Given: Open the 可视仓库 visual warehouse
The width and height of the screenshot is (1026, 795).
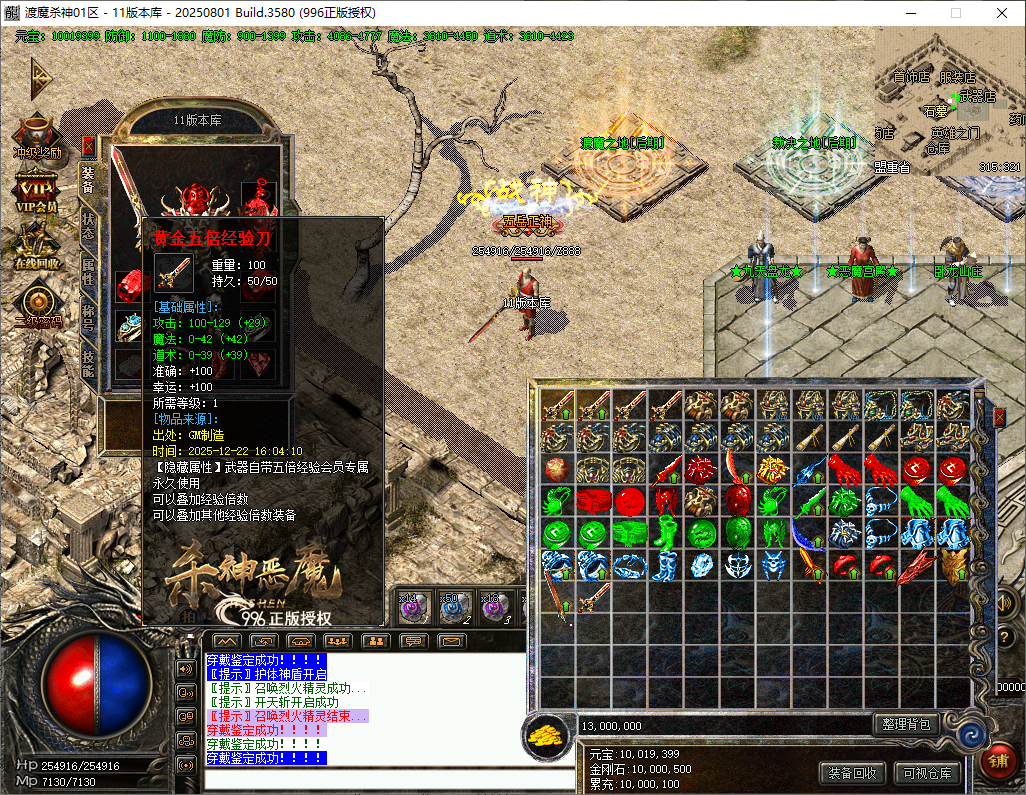Looking at the screenshot, I should click(x=927, y=772).
